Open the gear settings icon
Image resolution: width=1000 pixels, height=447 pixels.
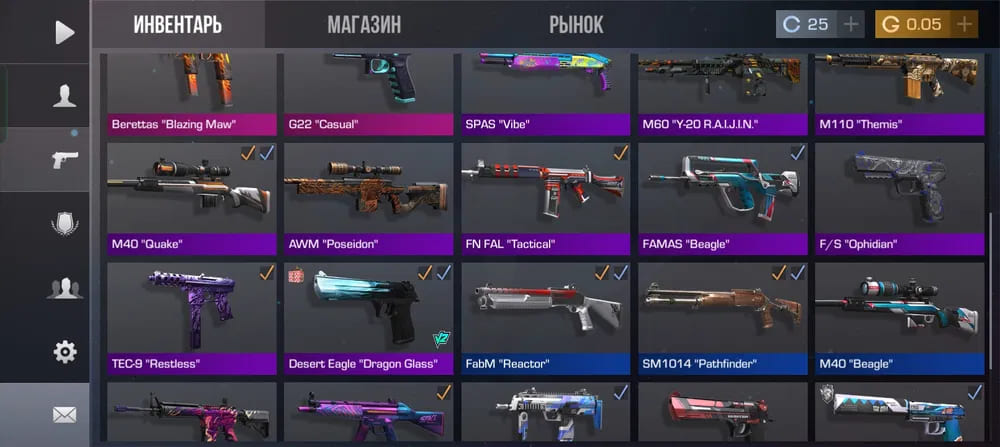tap(64, 351)
